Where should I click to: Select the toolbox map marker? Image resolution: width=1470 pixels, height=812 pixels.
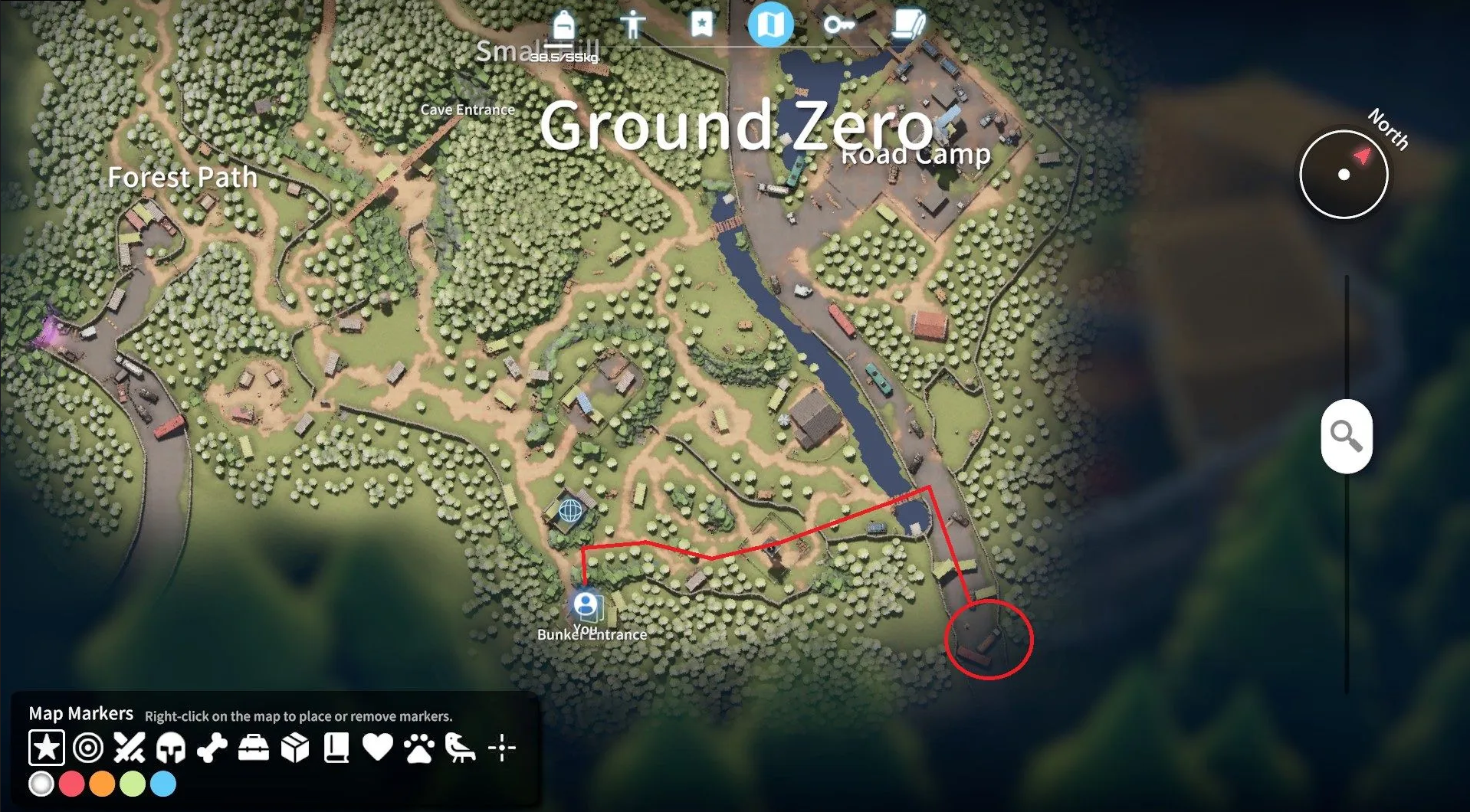254,748
